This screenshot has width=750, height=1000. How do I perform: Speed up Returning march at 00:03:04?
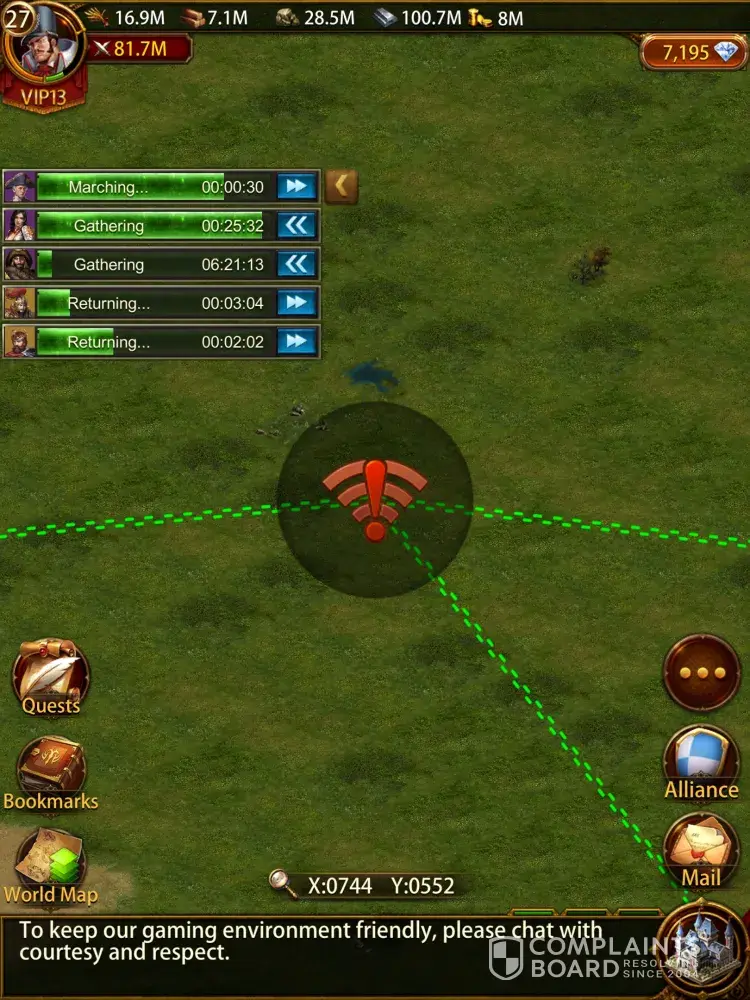click(x=297, y=302)
